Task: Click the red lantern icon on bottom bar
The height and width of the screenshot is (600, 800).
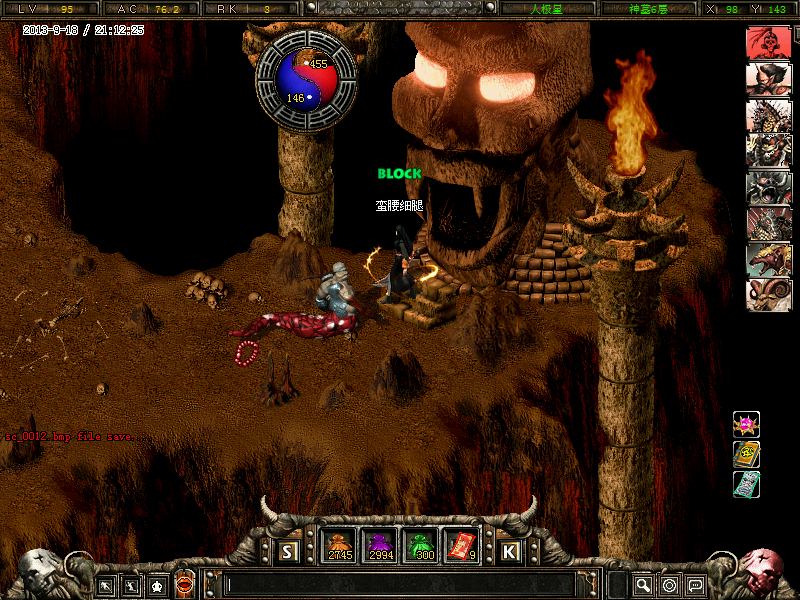Action: click(x=184, y=585)
